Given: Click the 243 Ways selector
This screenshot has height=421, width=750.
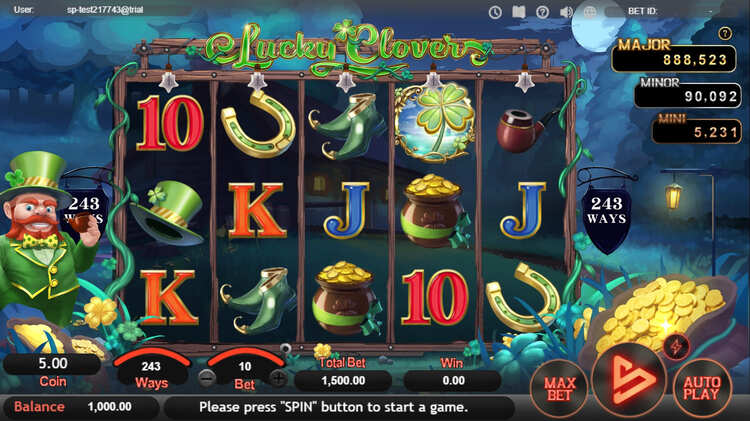Looking at the screenshot, I should pos(151,367).
